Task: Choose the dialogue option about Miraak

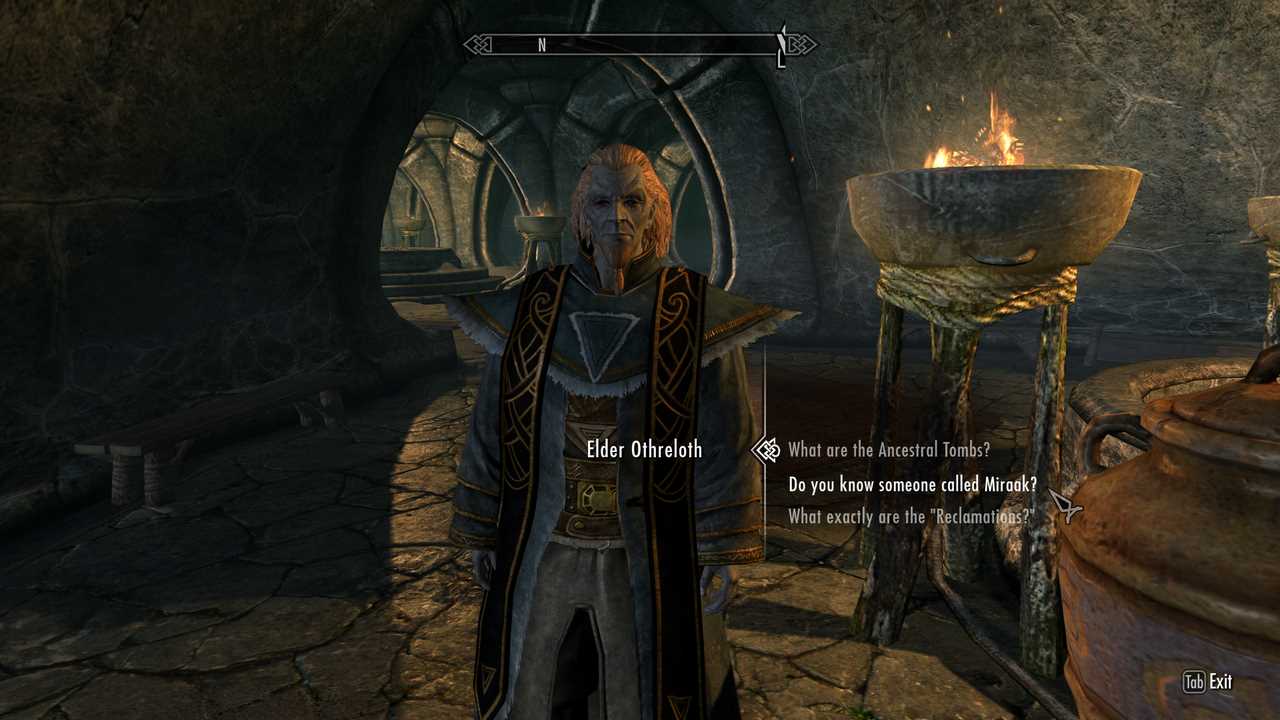Action: pos(912,485)
